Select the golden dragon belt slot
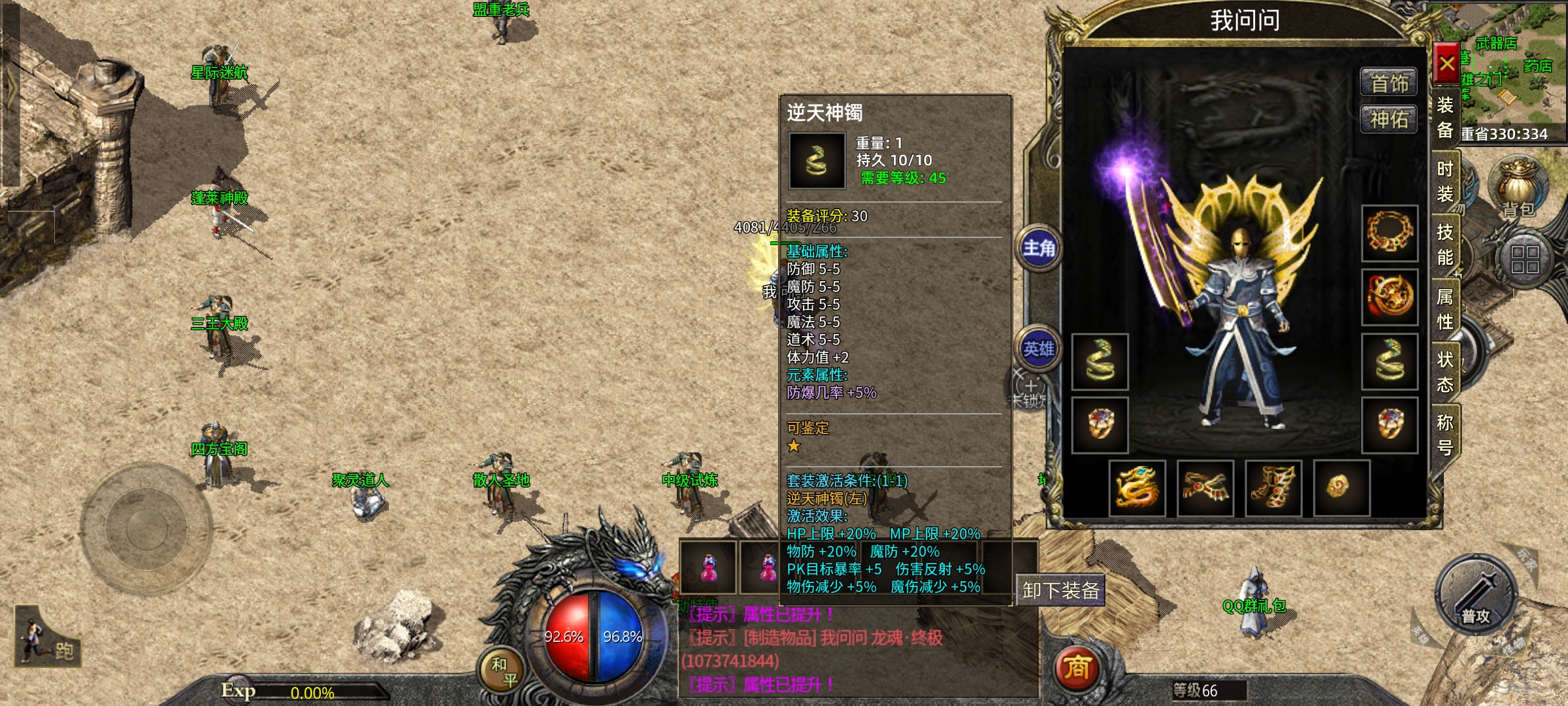The height and width of the screenshot is (706, 1568). (1137, 488)
